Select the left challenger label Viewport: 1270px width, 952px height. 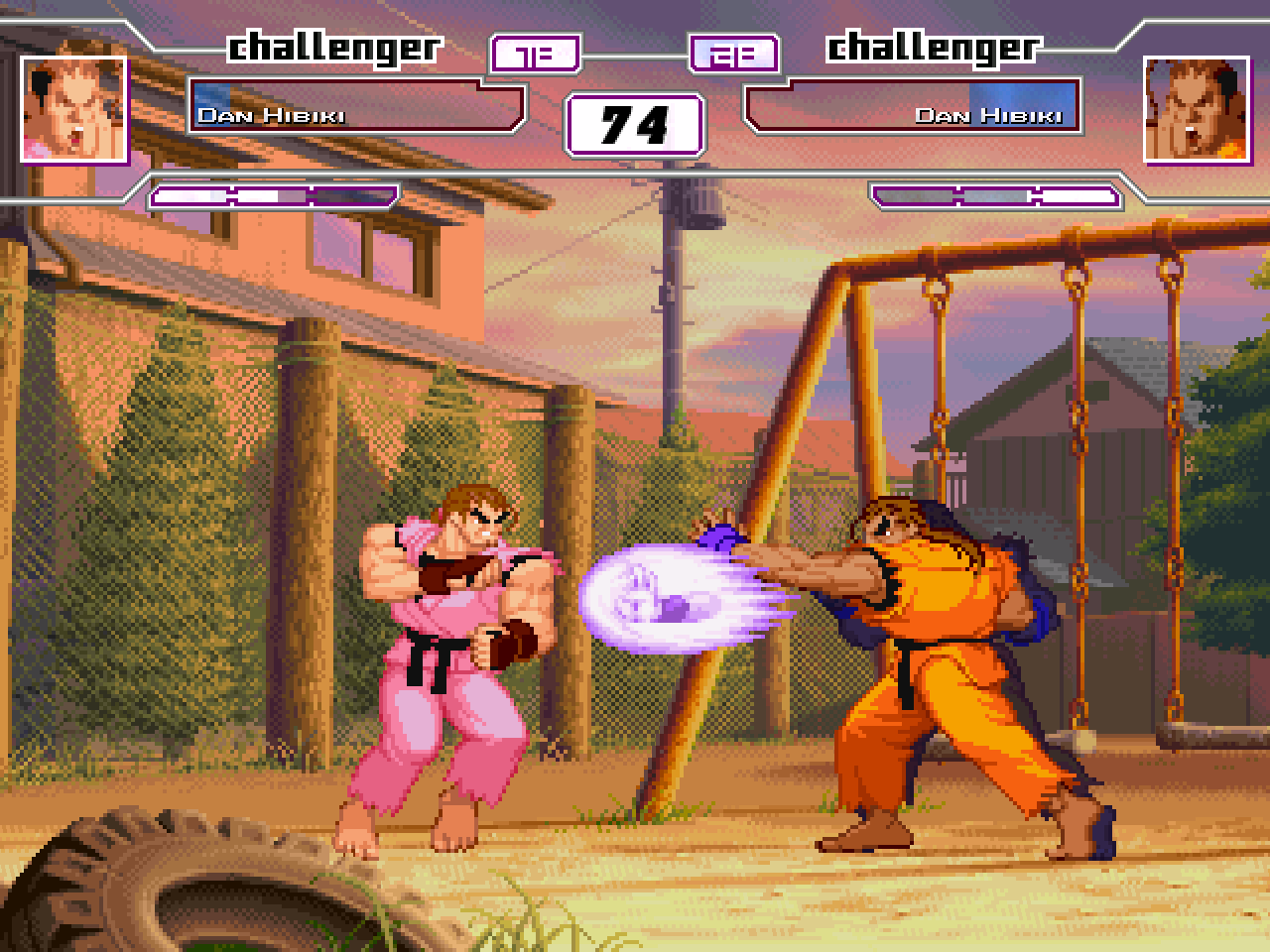pos(332,46)
